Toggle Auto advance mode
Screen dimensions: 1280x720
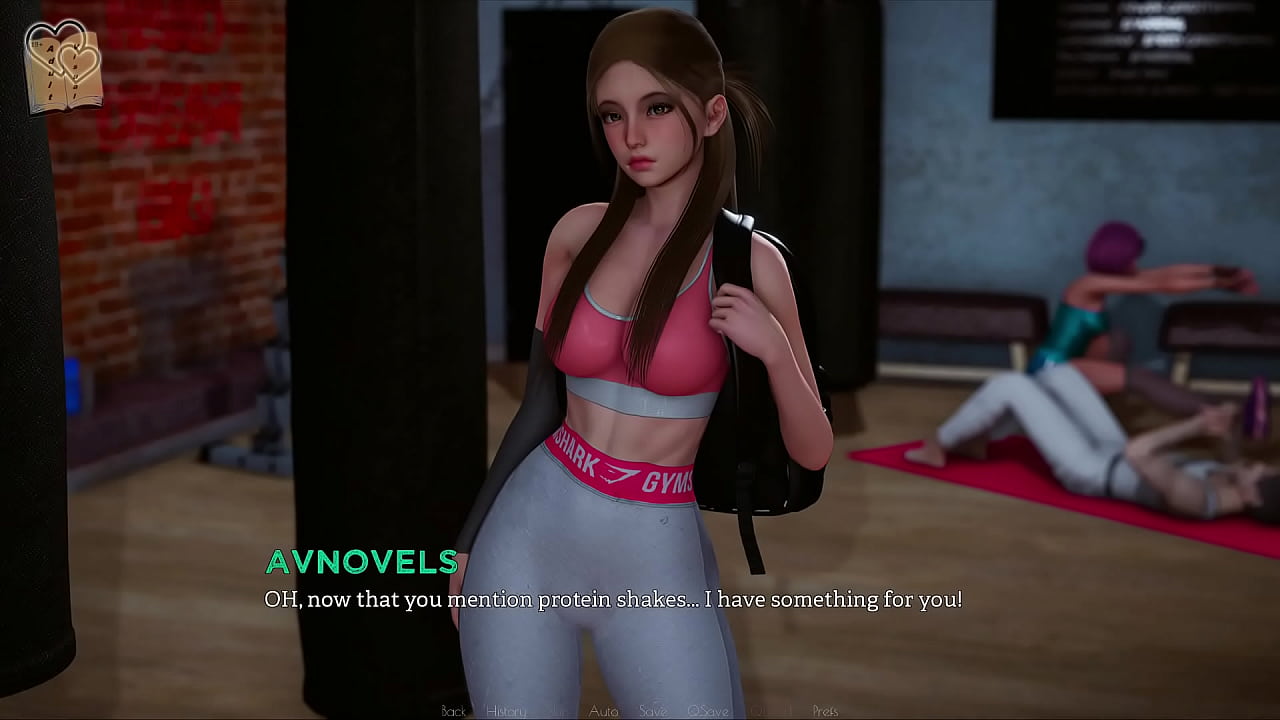(x=603, y=711)
